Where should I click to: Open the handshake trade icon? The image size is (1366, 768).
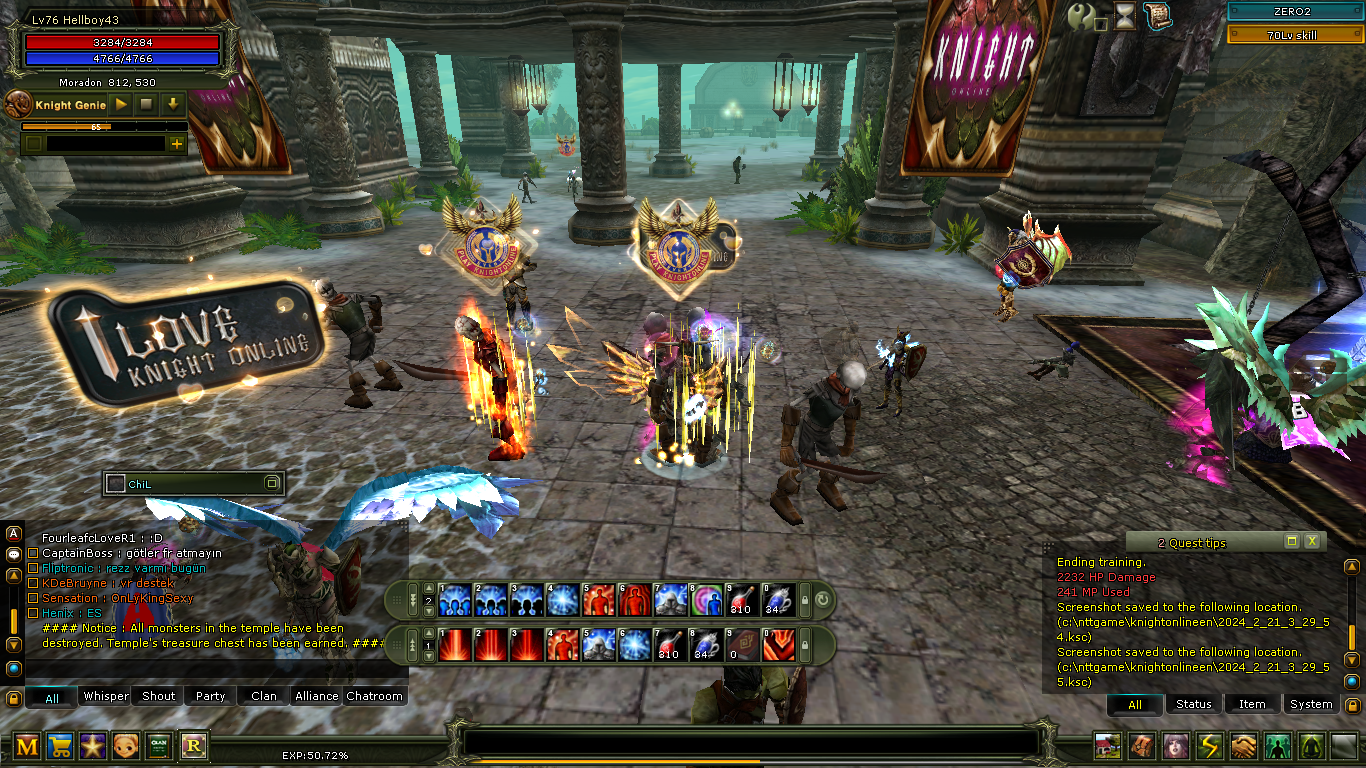click(x=1243, y=746)
